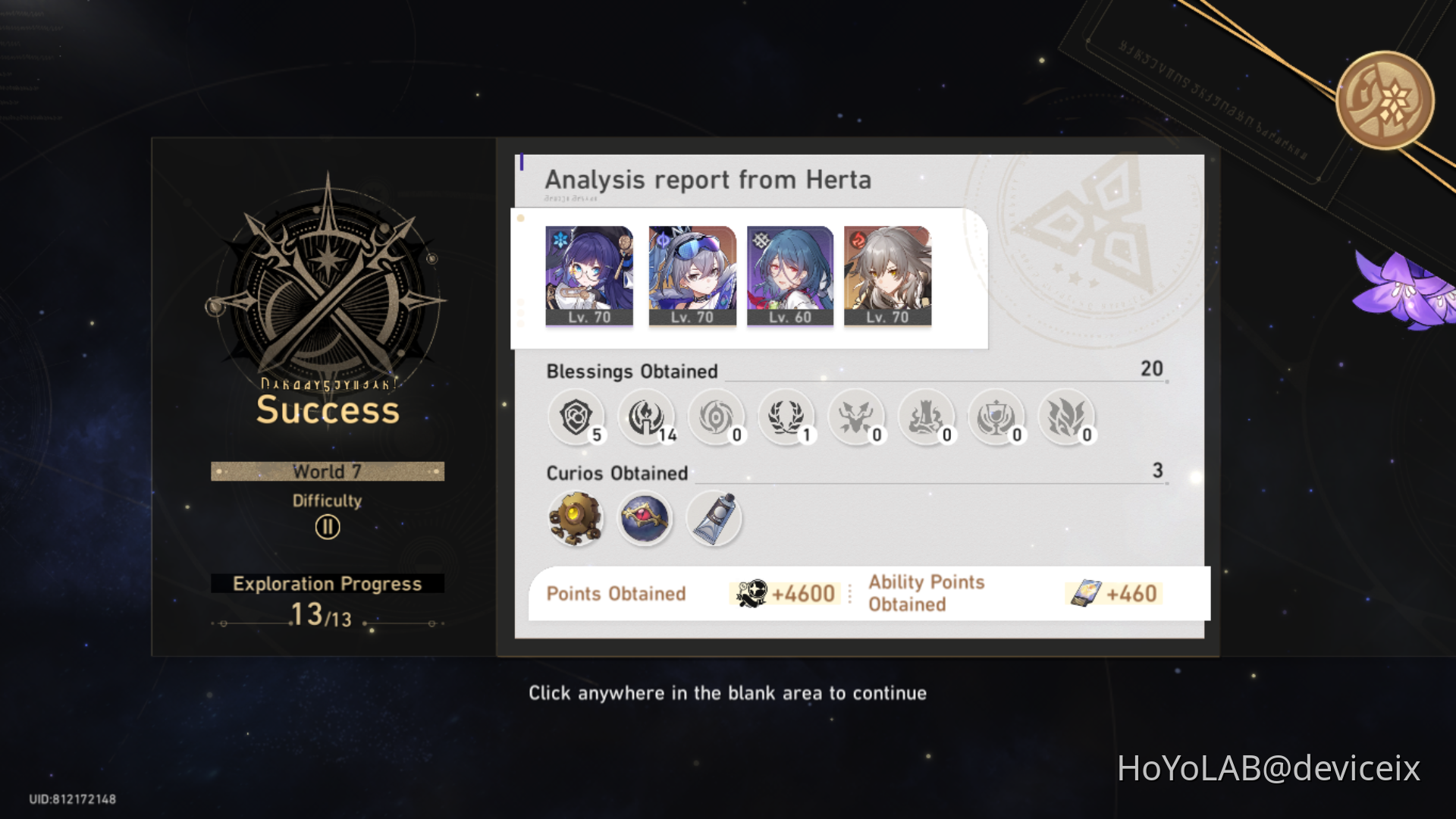
Task: Select the Preservation blessing icon showing 5
Action: click(x=575, y=417)
